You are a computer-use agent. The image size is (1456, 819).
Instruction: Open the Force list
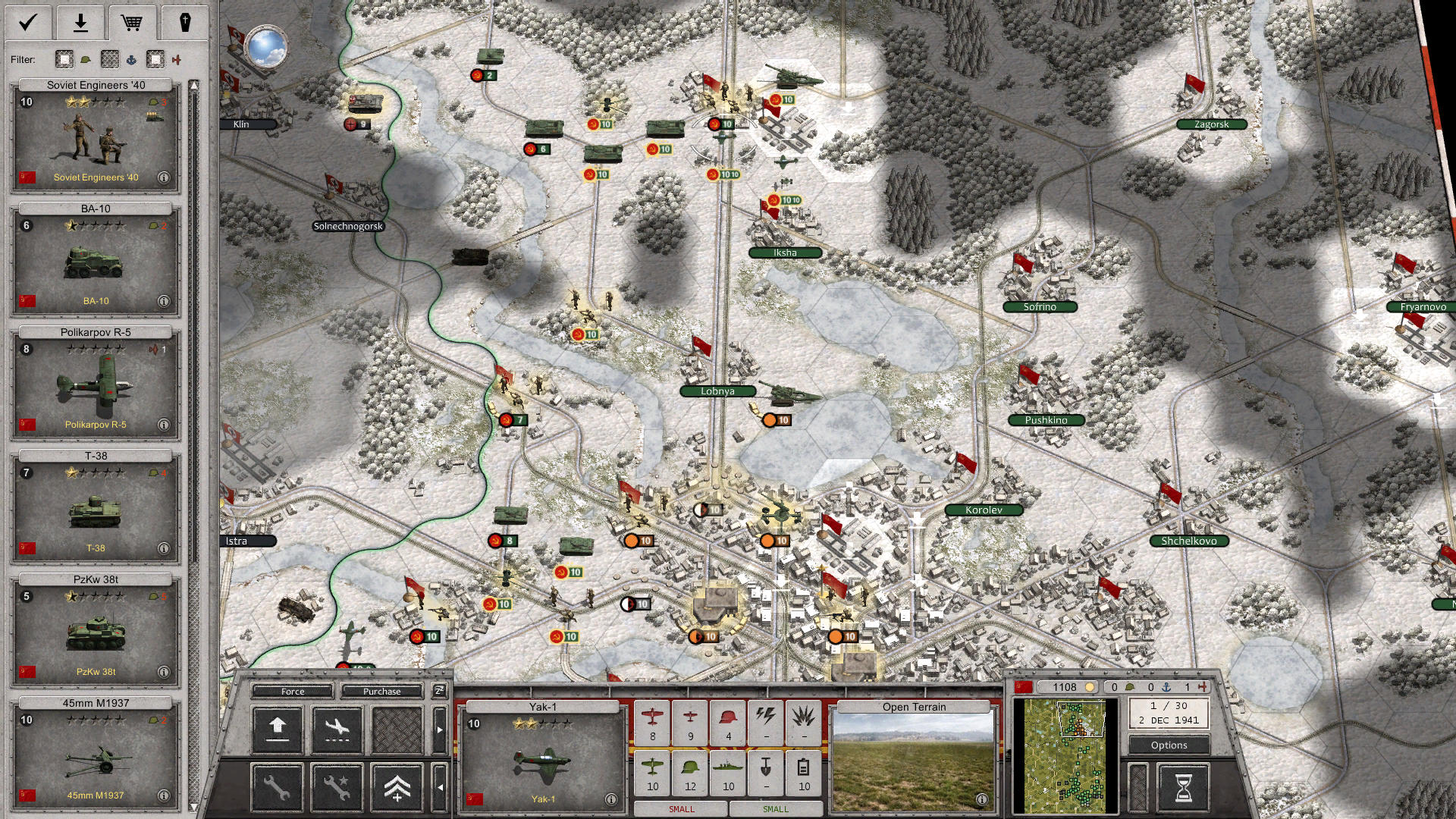[293, 692]
